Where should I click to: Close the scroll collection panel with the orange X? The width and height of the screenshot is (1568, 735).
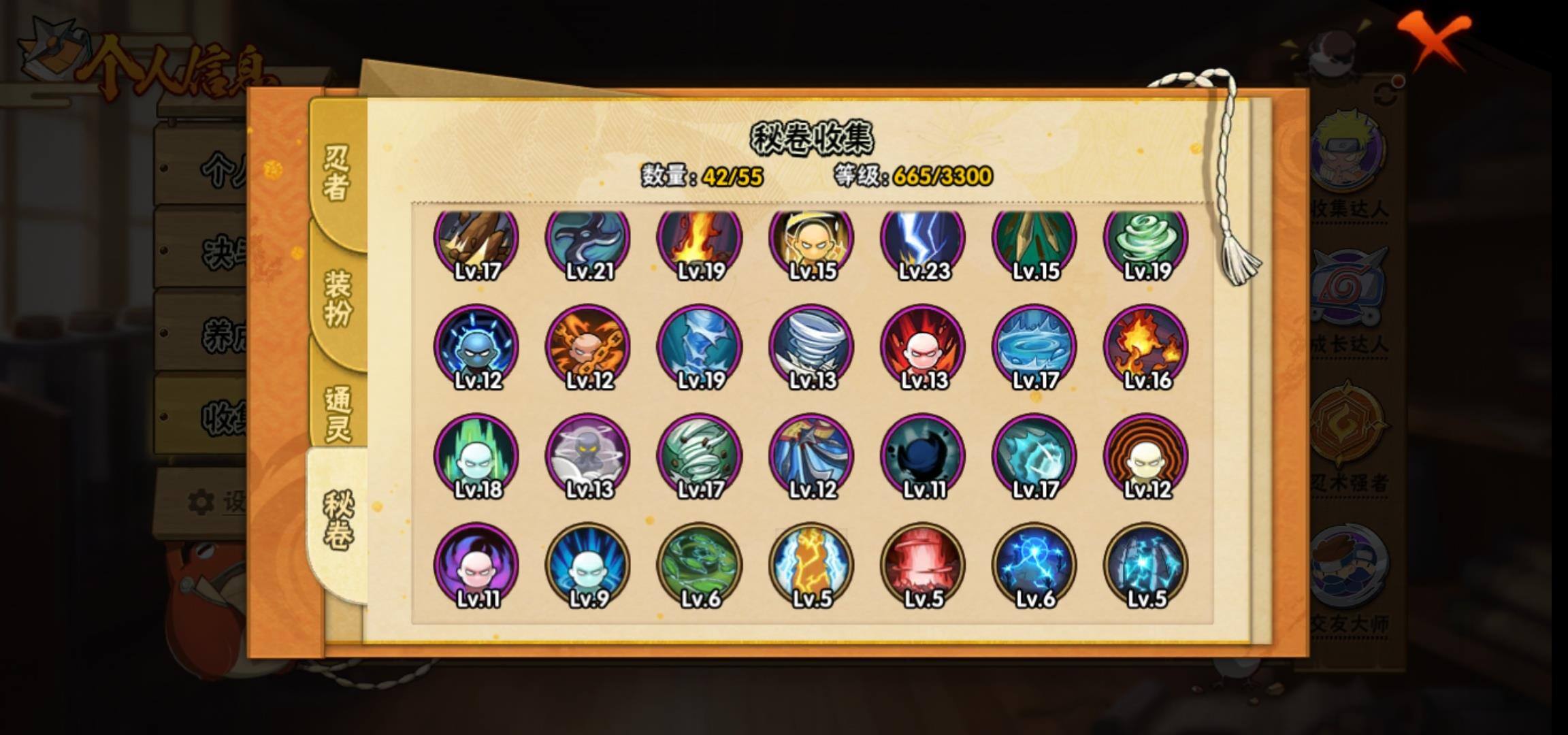[1435, 39]
